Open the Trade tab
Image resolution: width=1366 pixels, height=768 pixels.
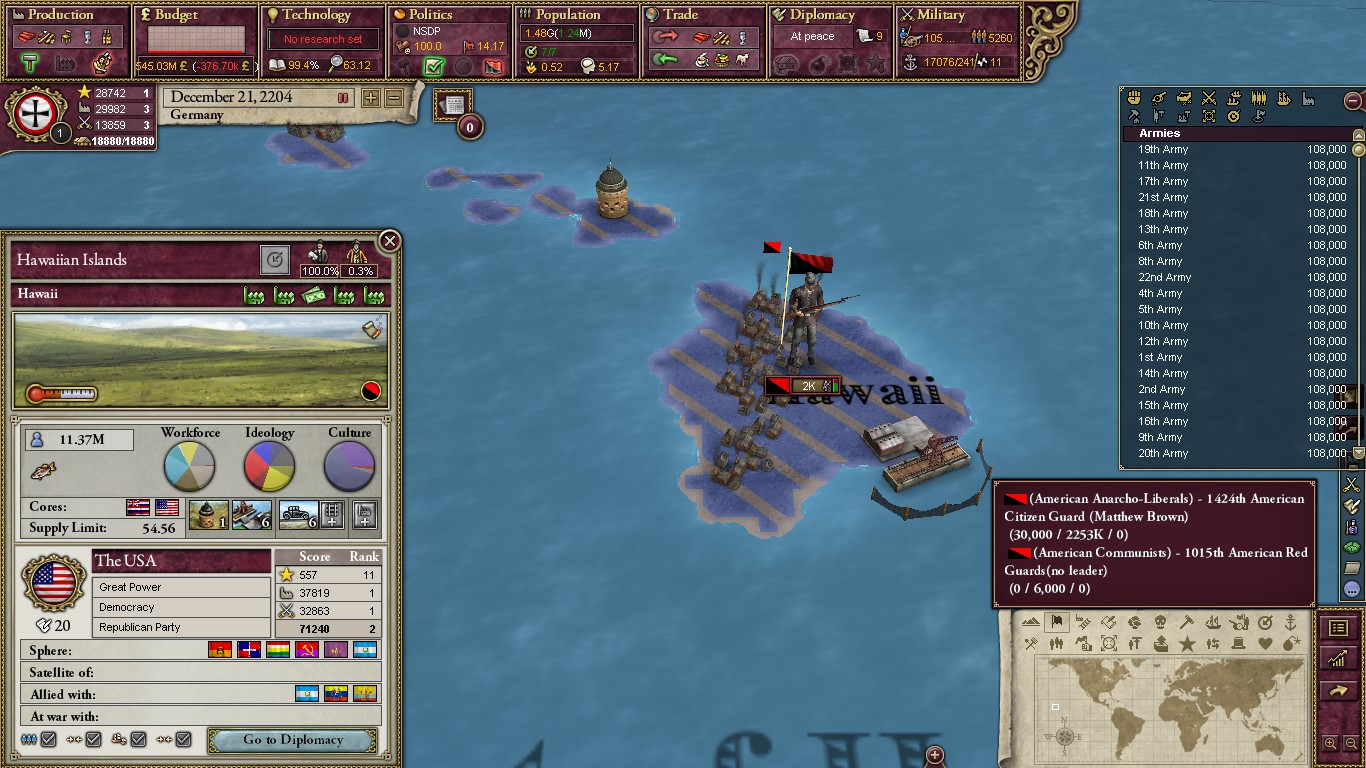coord(681,15)
